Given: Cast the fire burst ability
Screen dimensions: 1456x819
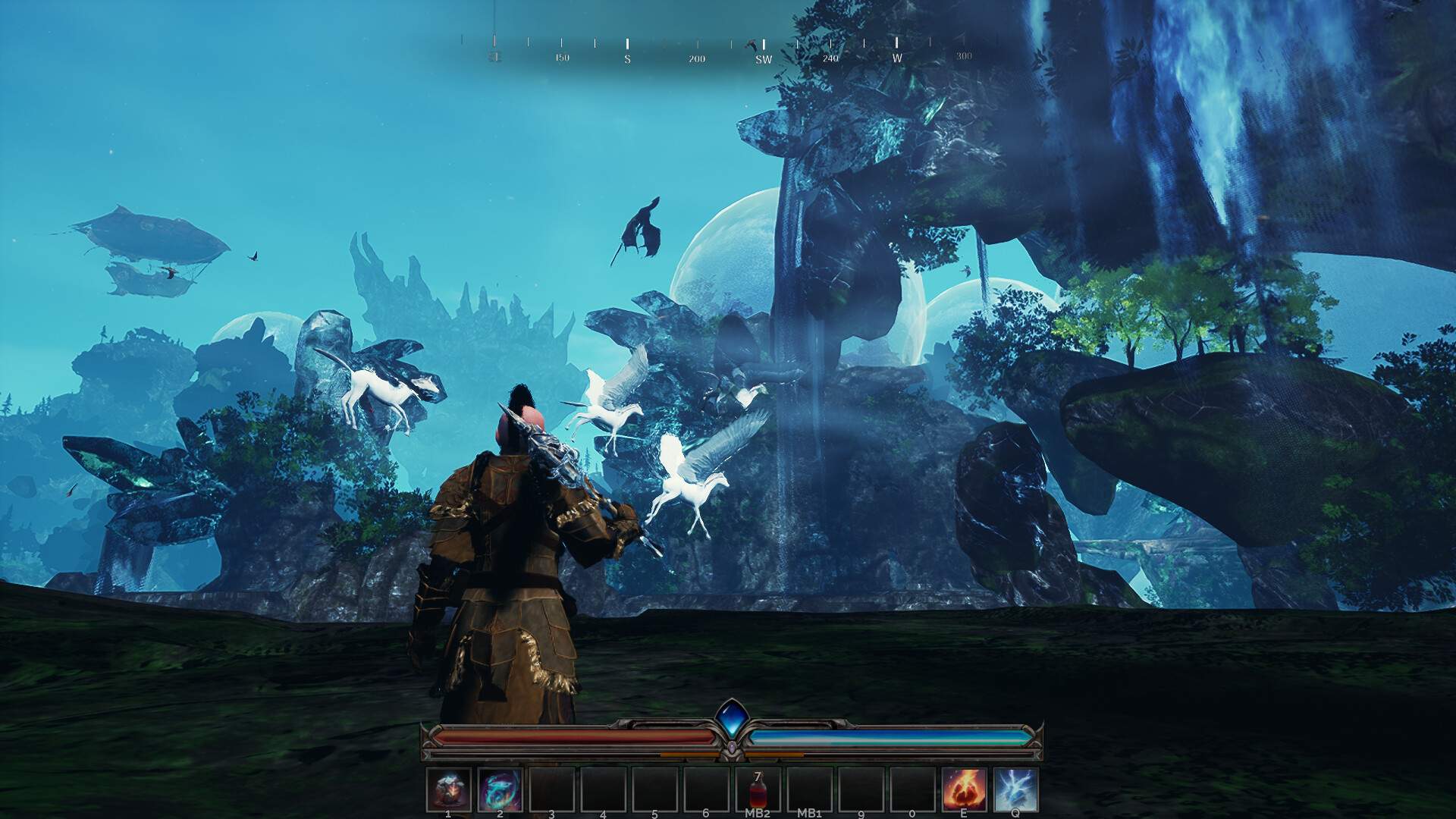Looking at the screenshot, I should tap(964, 789).
